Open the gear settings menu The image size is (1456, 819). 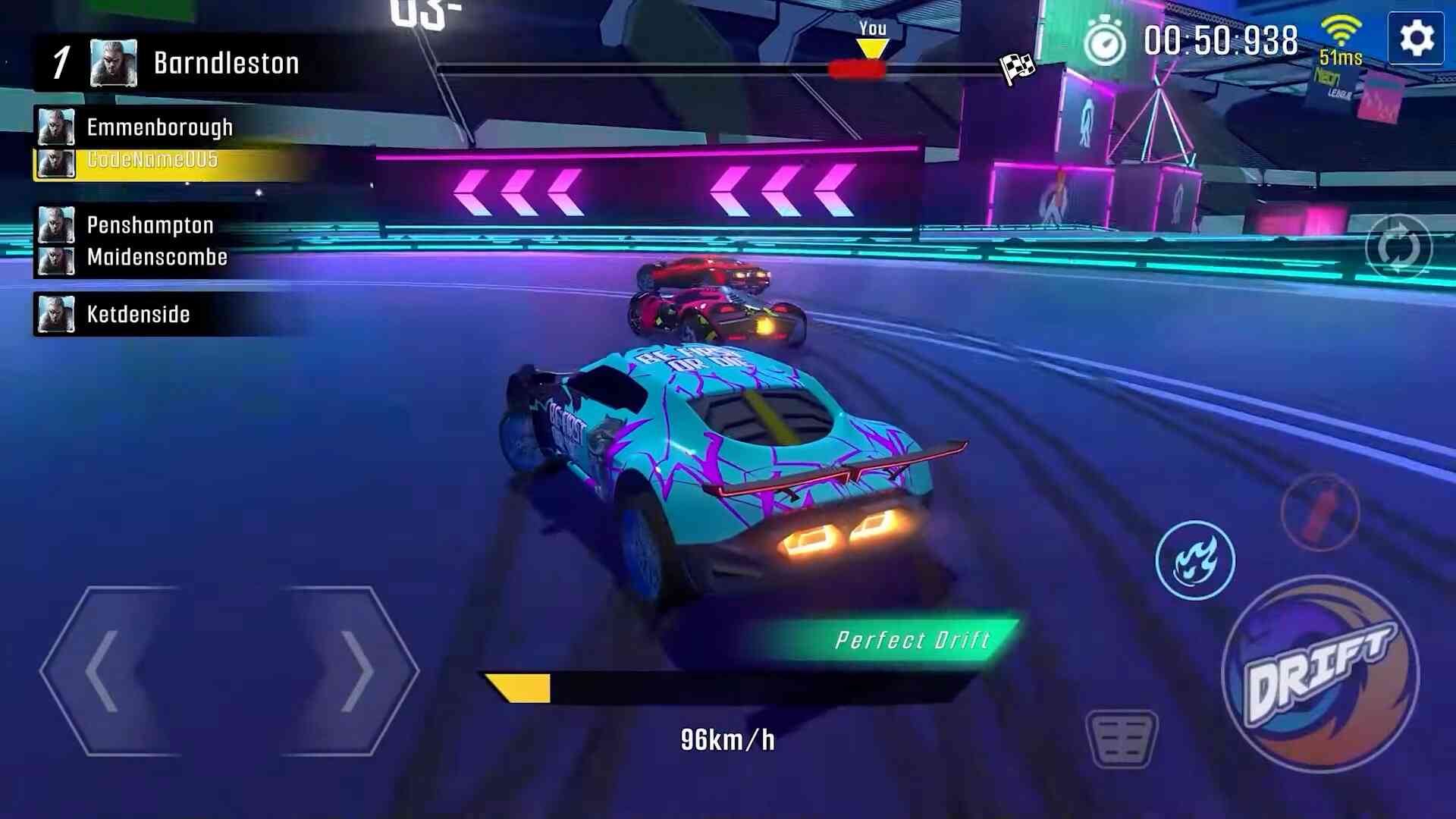tap(1416, 39)
